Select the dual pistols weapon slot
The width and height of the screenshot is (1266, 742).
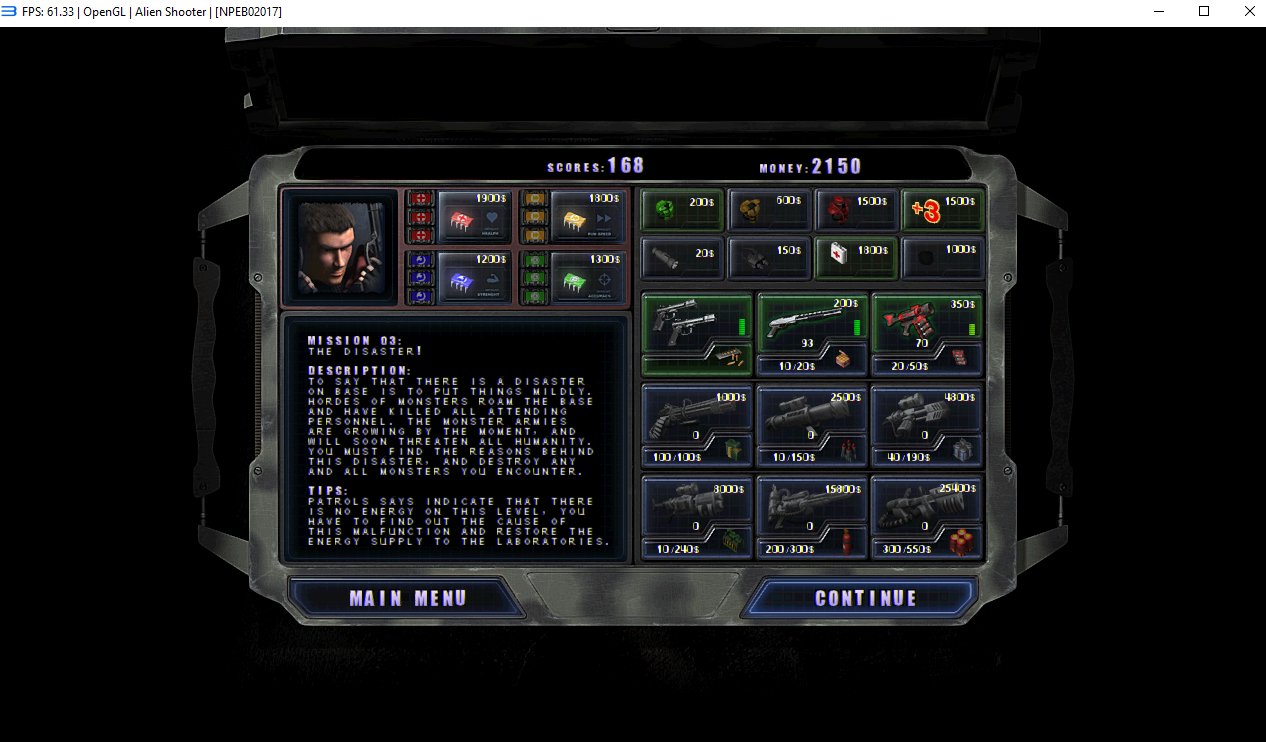coord(696,322)
